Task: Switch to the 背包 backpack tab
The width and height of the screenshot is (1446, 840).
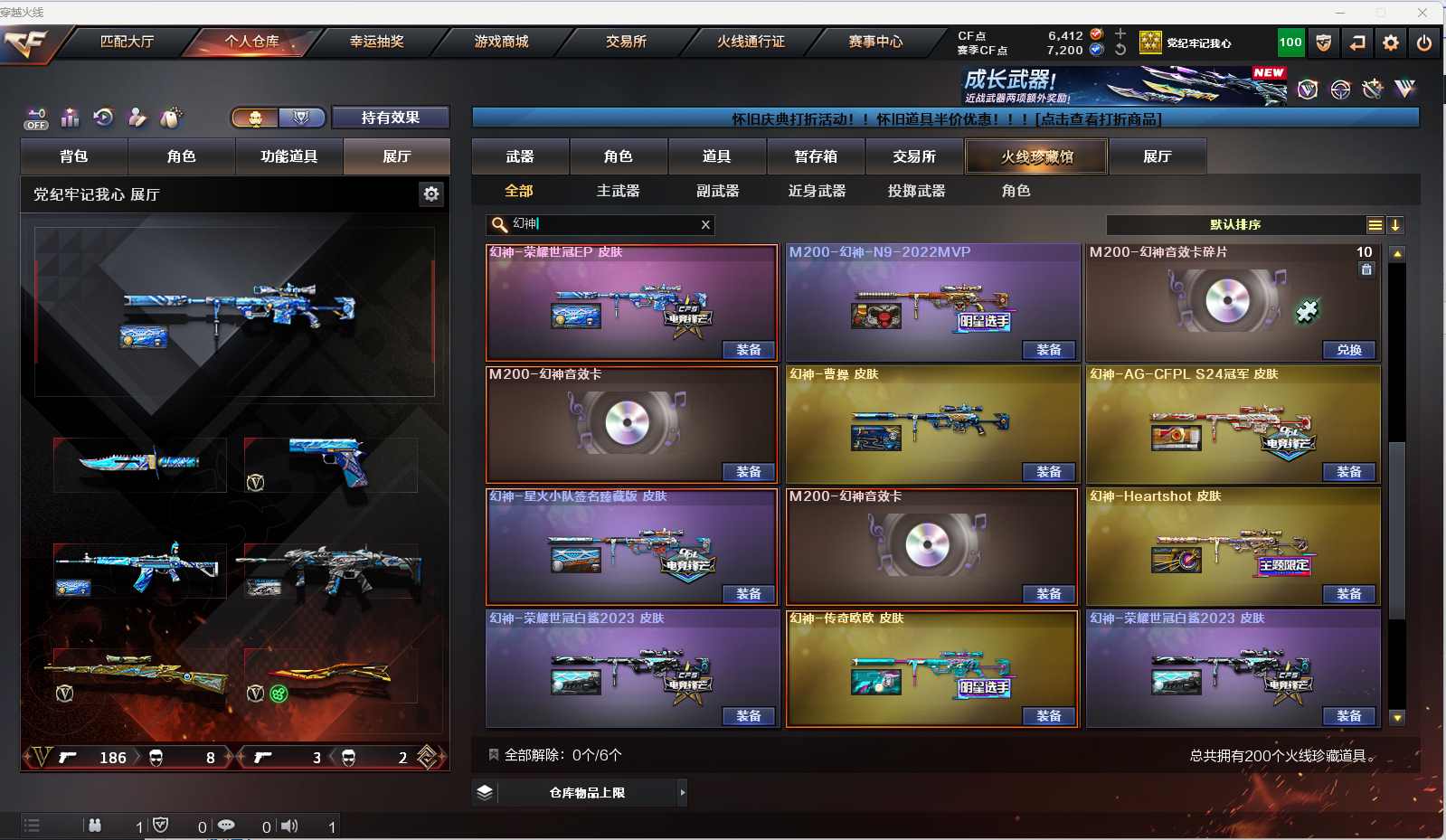Action: [x=74, y=156]
